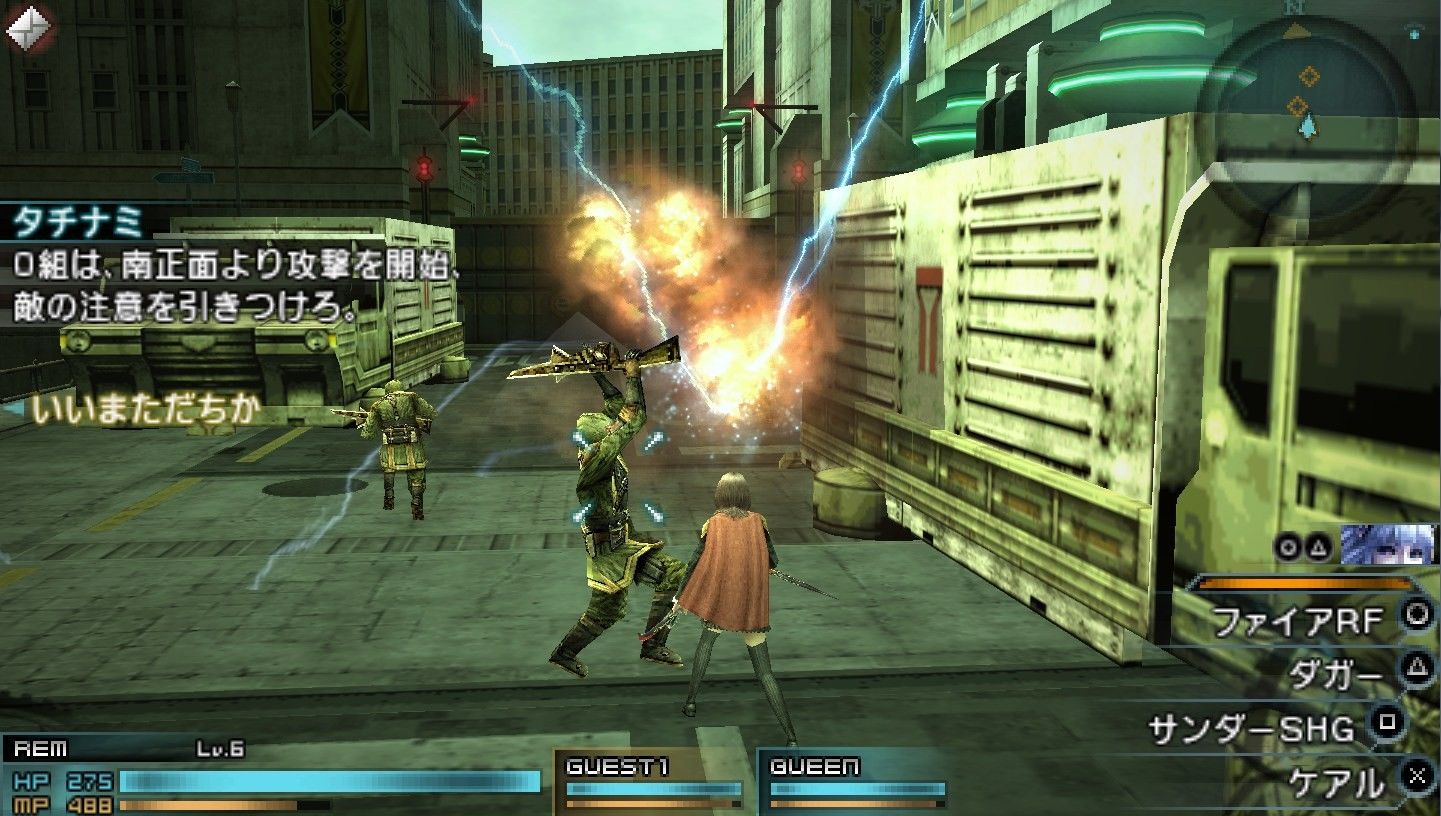
Task: Switch to the GUEST1 party member panel
Action: pos(654,780)
